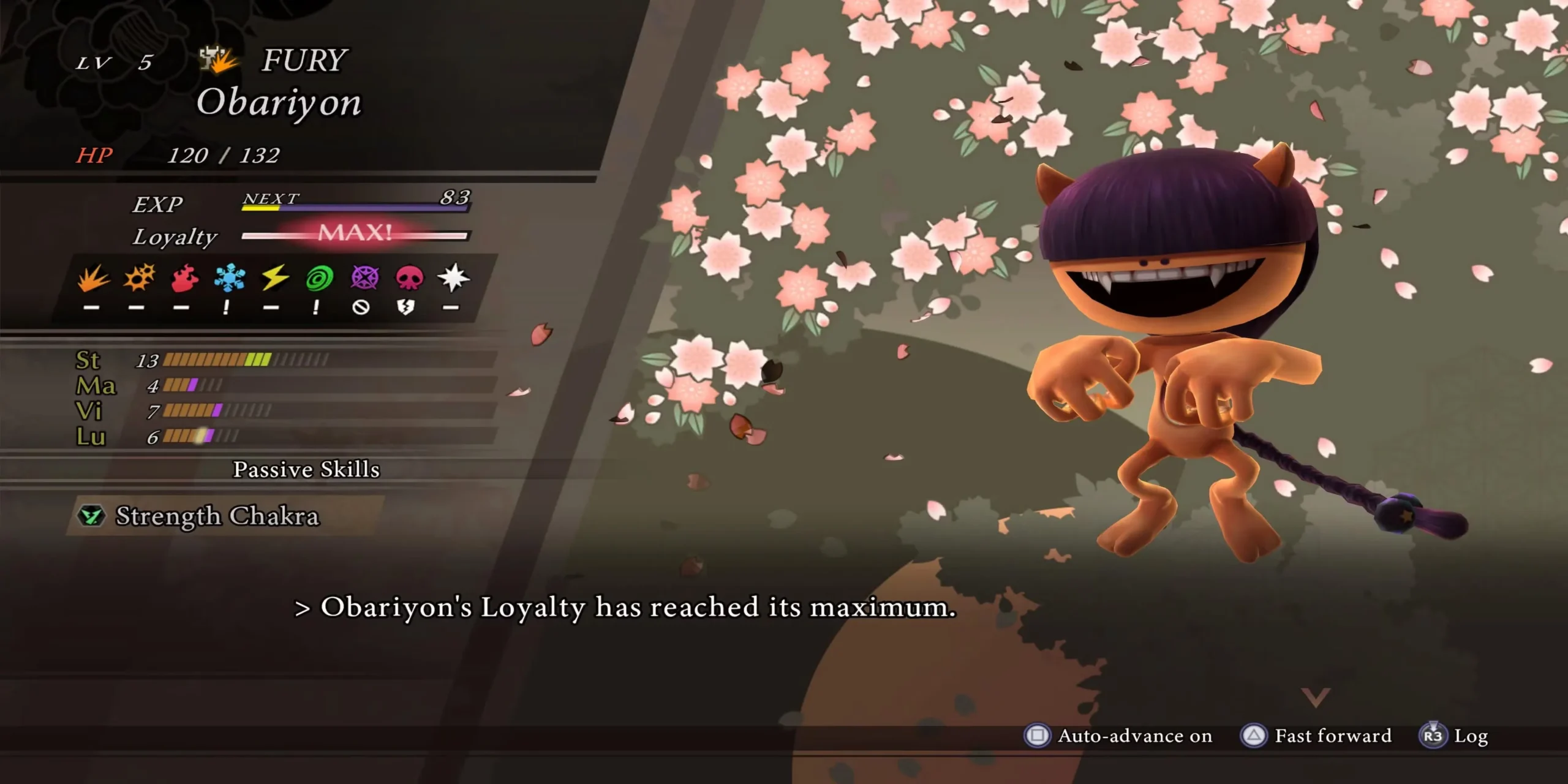Open the message Log
The image size is (1568, 784).
pyautogui.click(x=1454, y=736)
